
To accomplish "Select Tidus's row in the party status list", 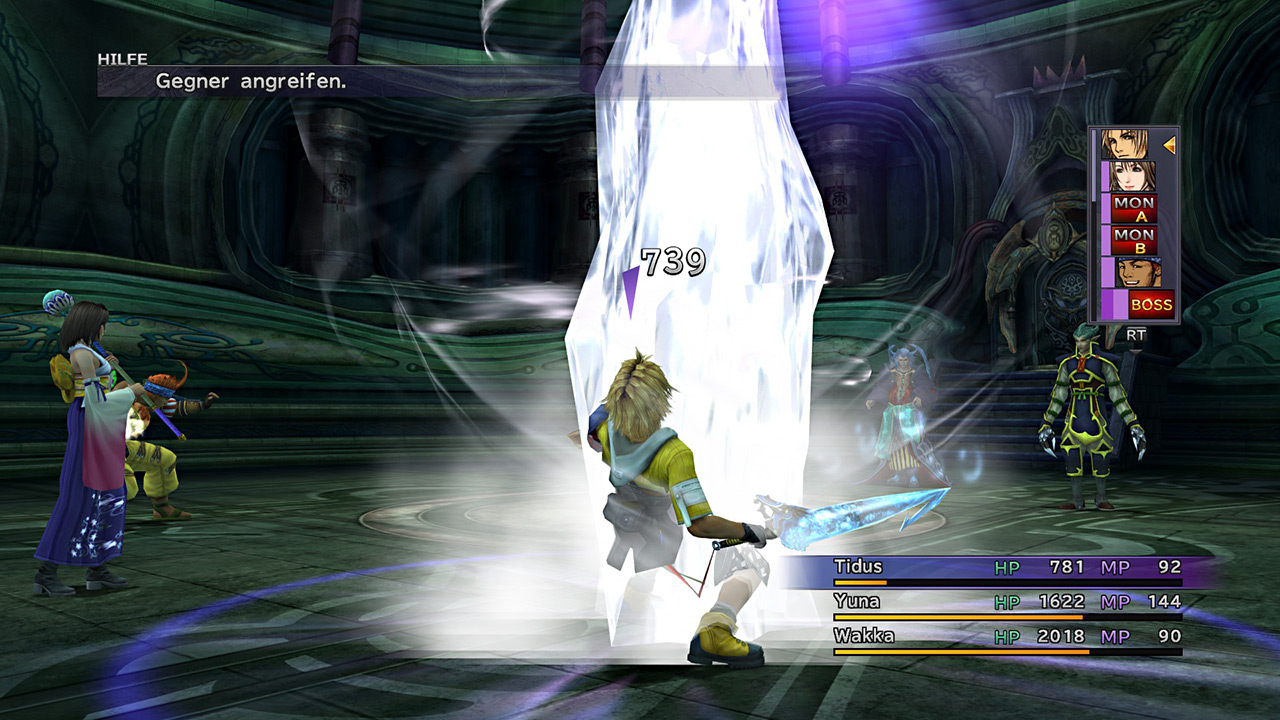I will pyautogui.click(x=1007, y=568).
